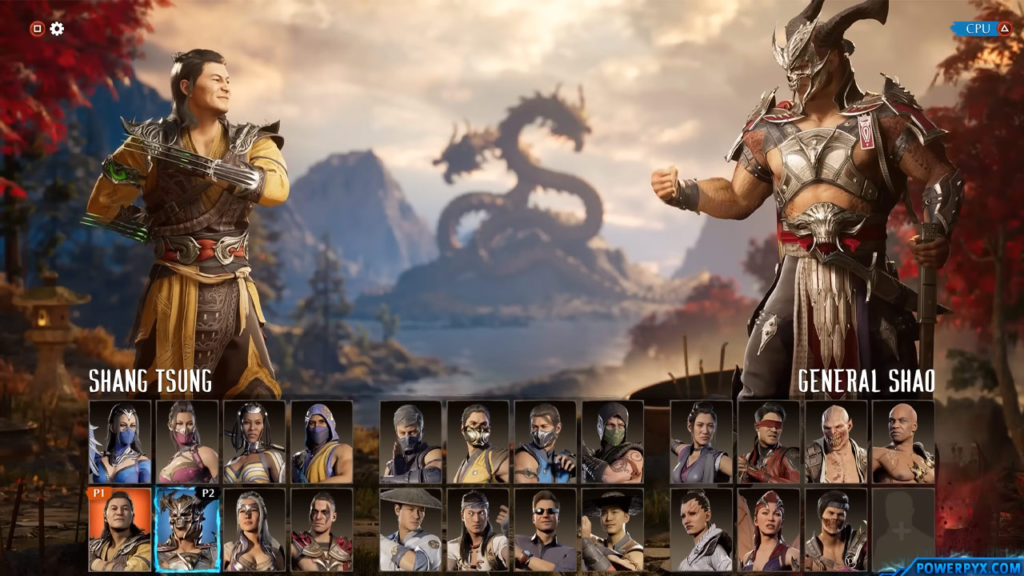Pick blindfolded Kenshi
The width and height of the screenshot is (1024, 576).
[768, 442]
